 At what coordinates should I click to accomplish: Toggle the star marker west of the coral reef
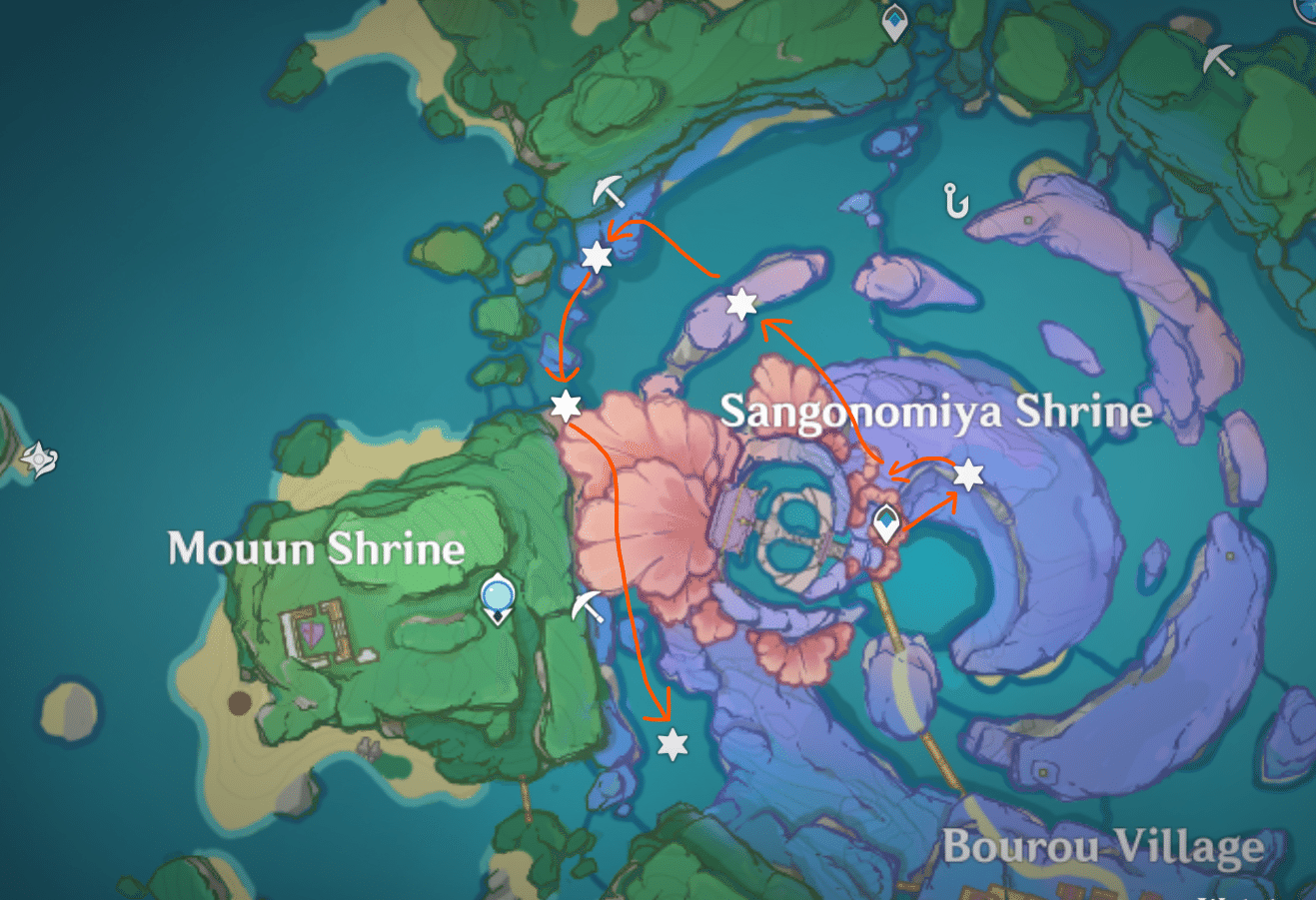(x=566, y=406)
